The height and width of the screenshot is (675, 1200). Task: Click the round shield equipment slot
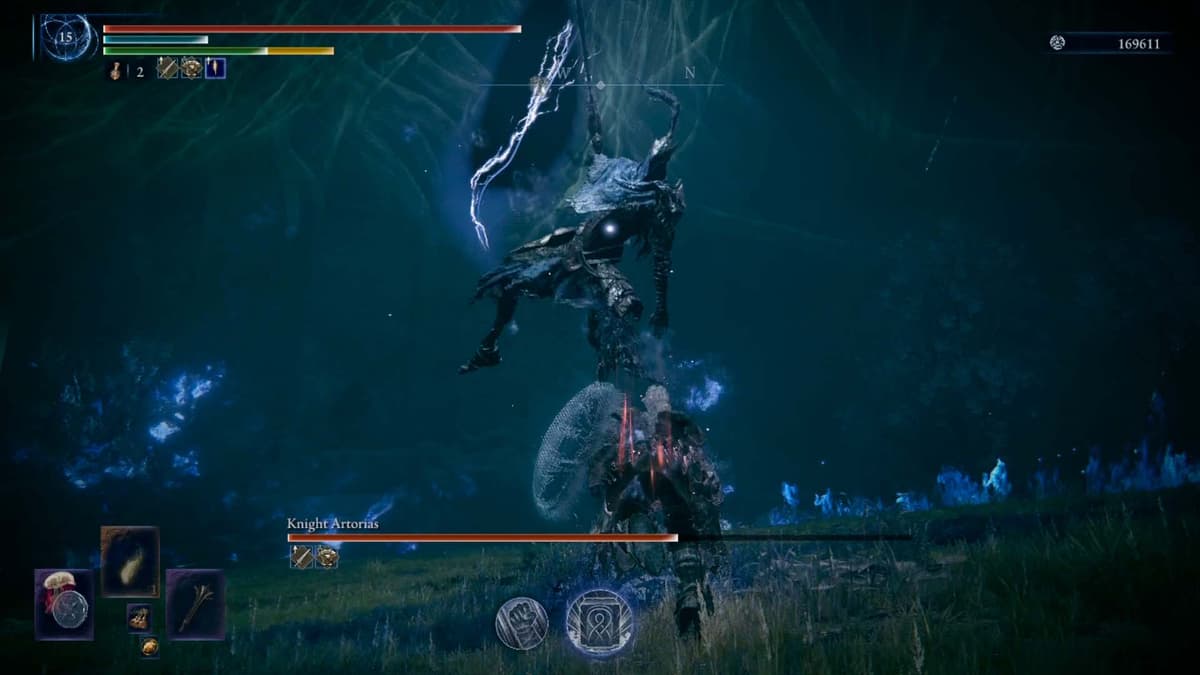pyautogui.click(x=65, y=604)
